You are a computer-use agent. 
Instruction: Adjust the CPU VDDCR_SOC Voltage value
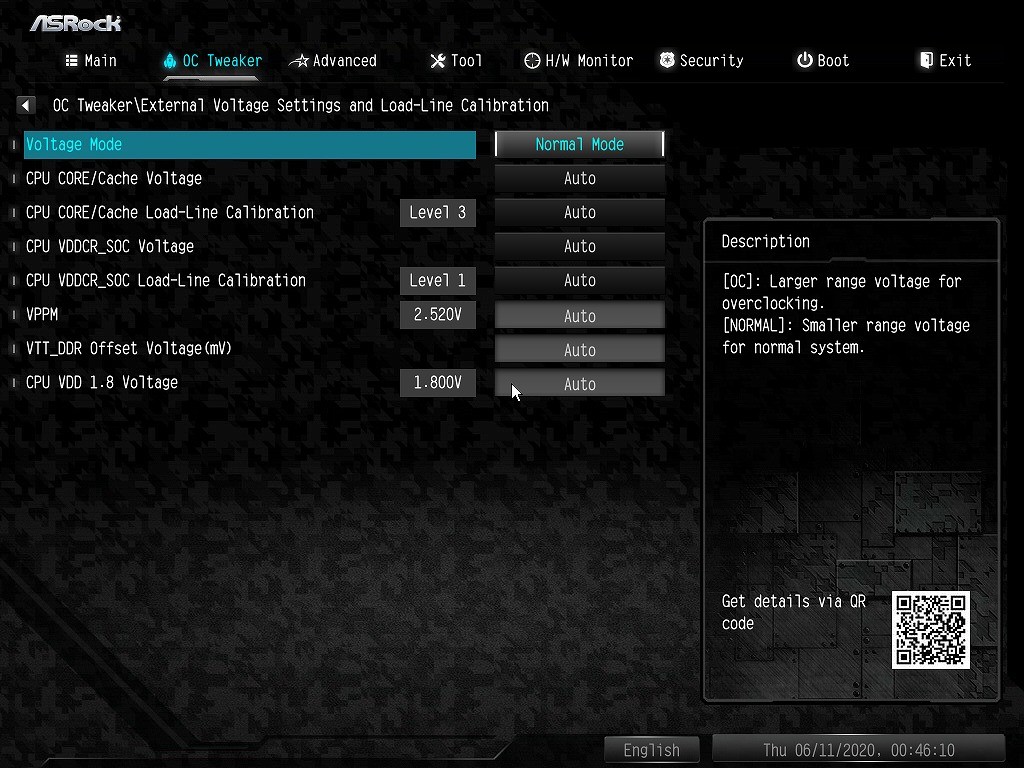point(580,247)
